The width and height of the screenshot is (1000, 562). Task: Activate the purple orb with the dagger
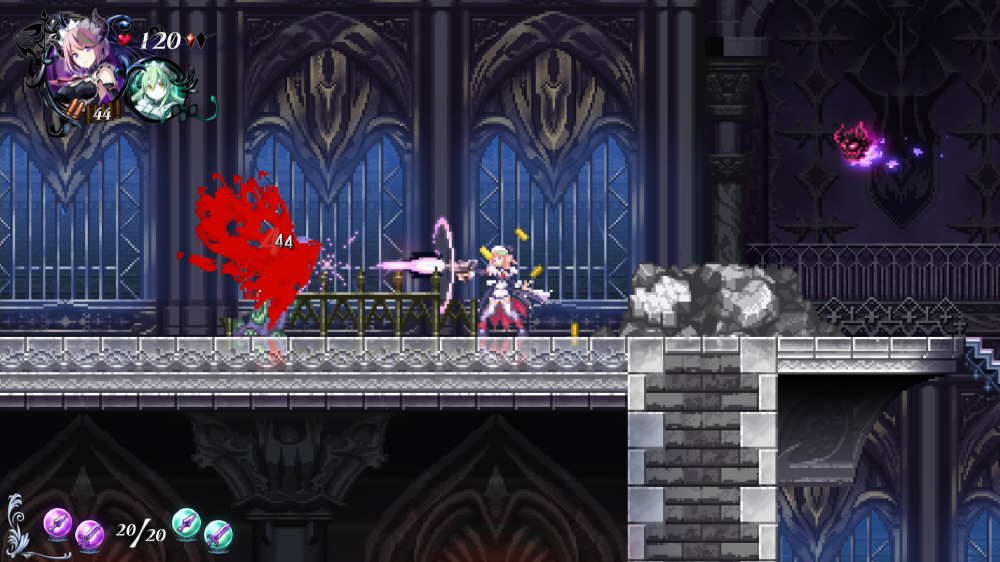click(x=57, y=521)
